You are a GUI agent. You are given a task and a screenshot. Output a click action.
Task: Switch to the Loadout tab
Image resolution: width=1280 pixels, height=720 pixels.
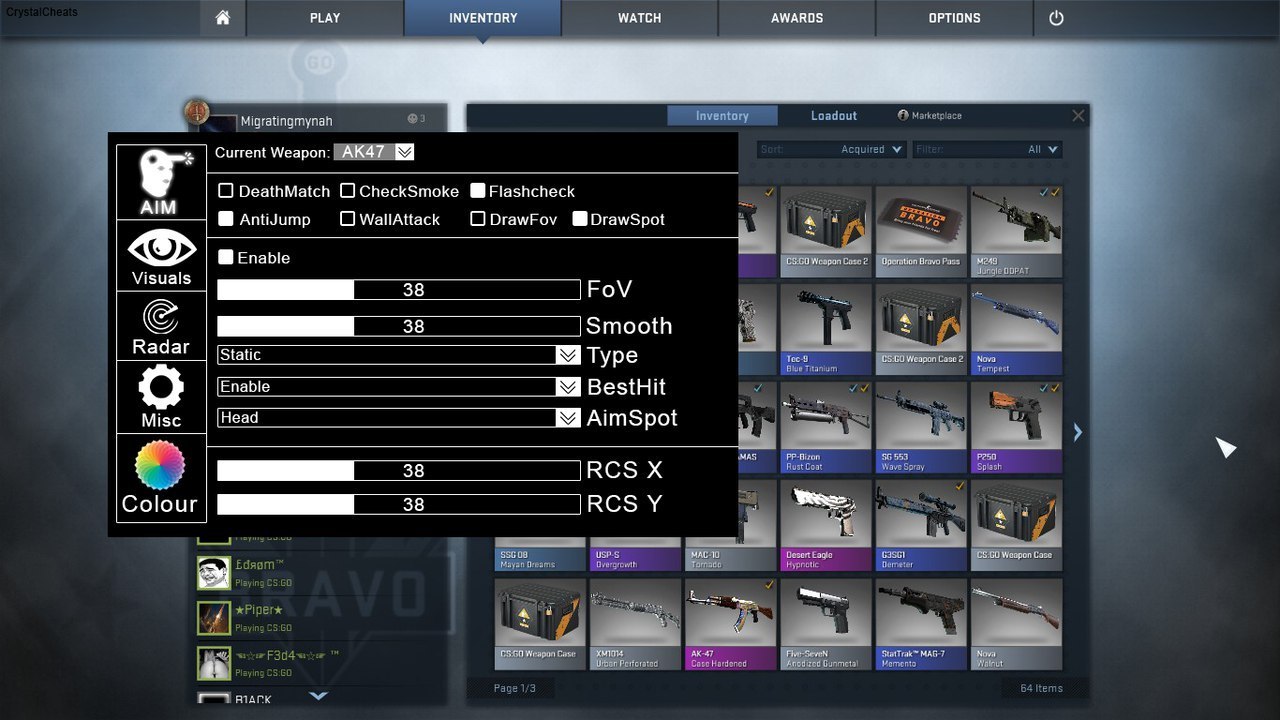click(833, 116)
